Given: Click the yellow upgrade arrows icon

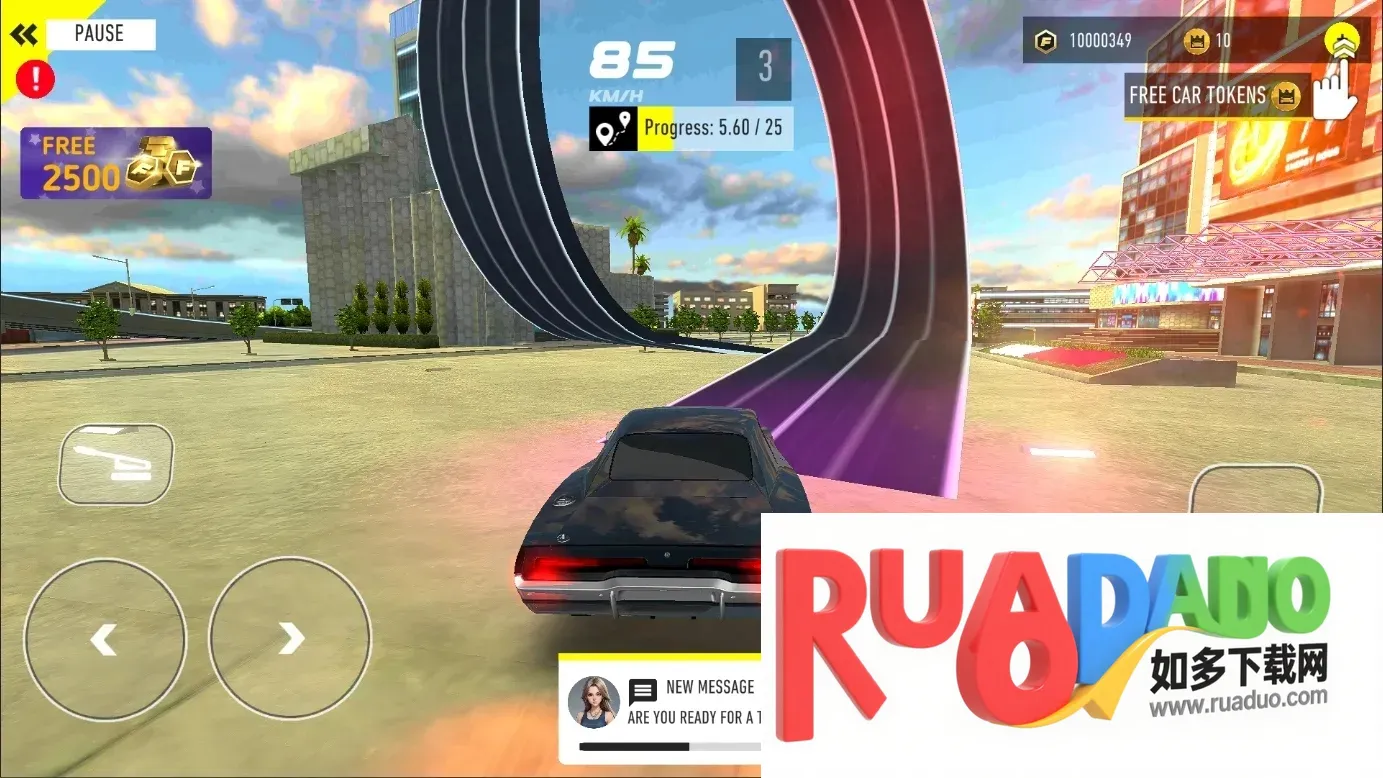Looking at the screenshot, I should [x=1341, y=42].
